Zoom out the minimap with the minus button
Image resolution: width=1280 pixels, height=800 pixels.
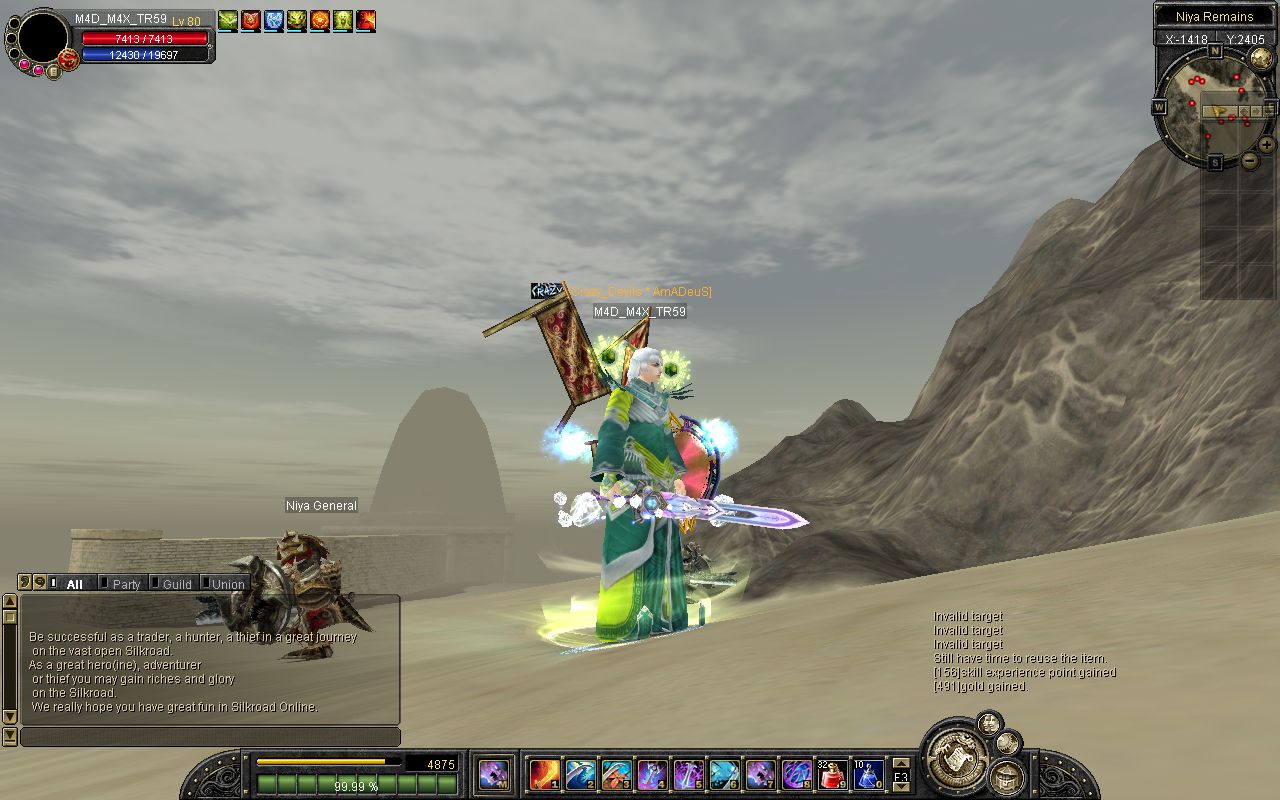1250,161
